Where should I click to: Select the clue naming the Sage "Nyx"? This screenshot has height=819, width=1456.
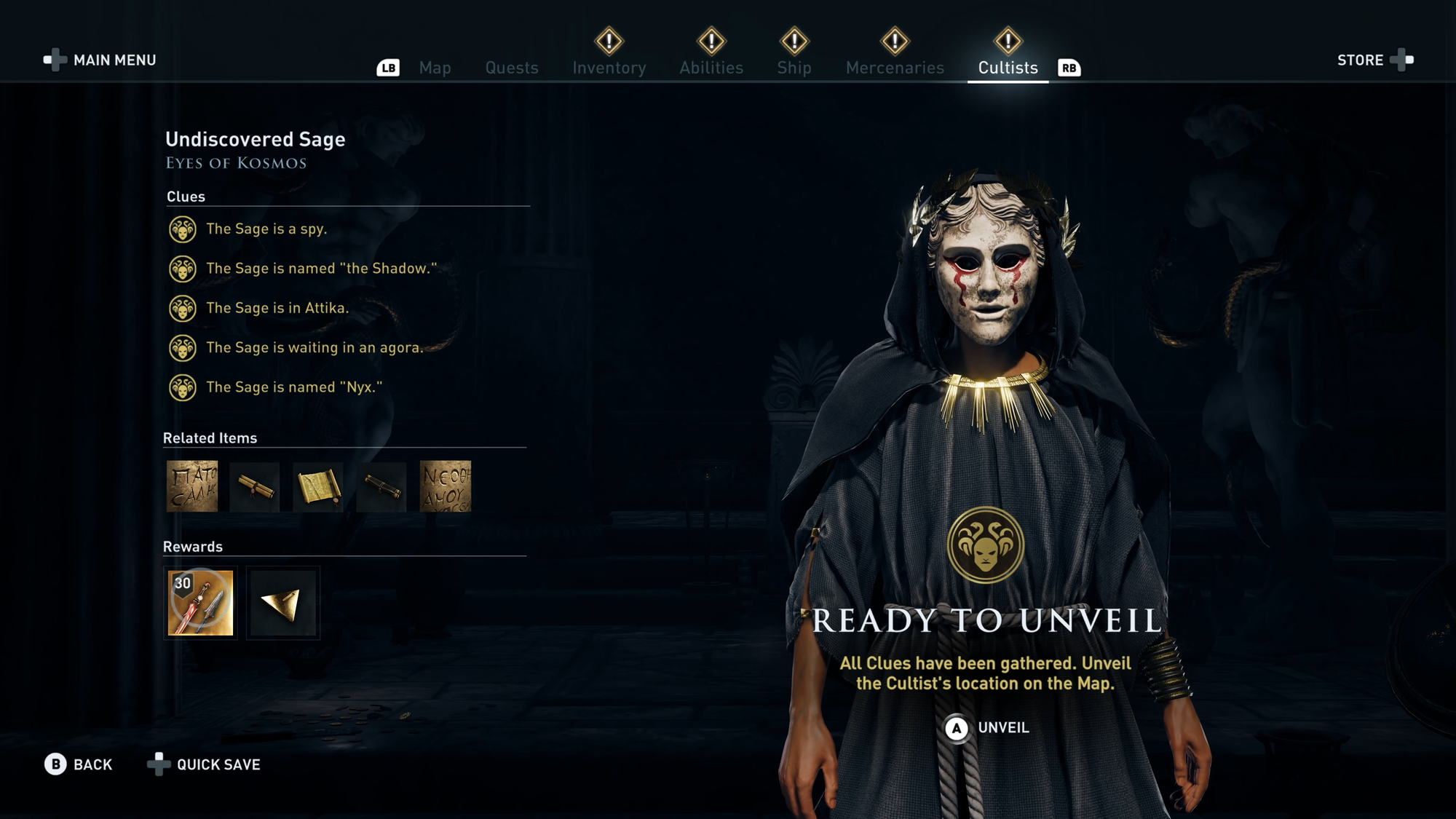click(293, 387)
